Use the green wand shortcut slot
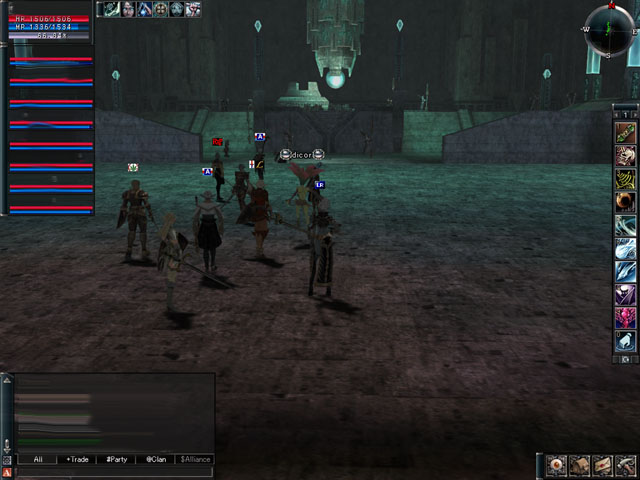 coord(625,132)
